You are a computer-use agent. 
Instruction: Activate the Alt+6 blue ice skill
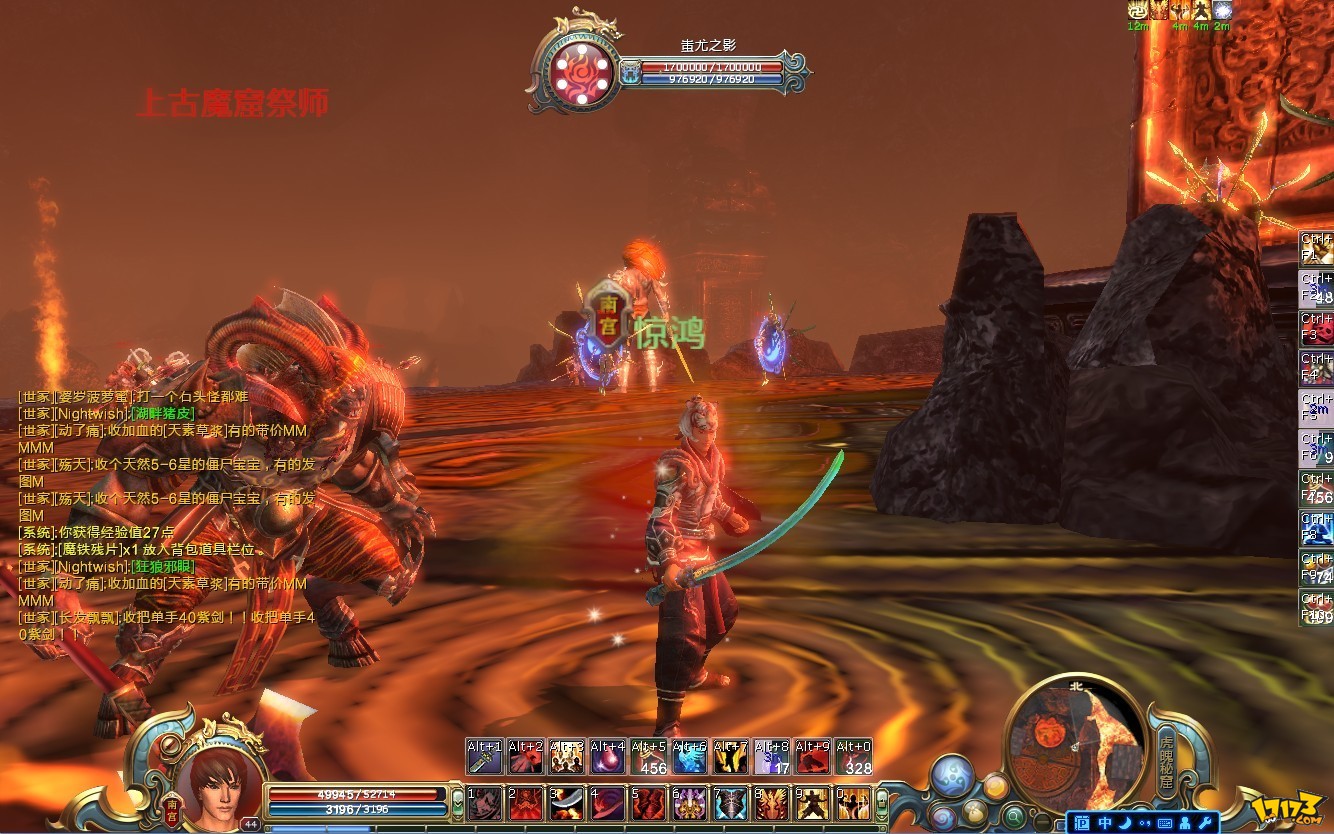coord(689,757)
